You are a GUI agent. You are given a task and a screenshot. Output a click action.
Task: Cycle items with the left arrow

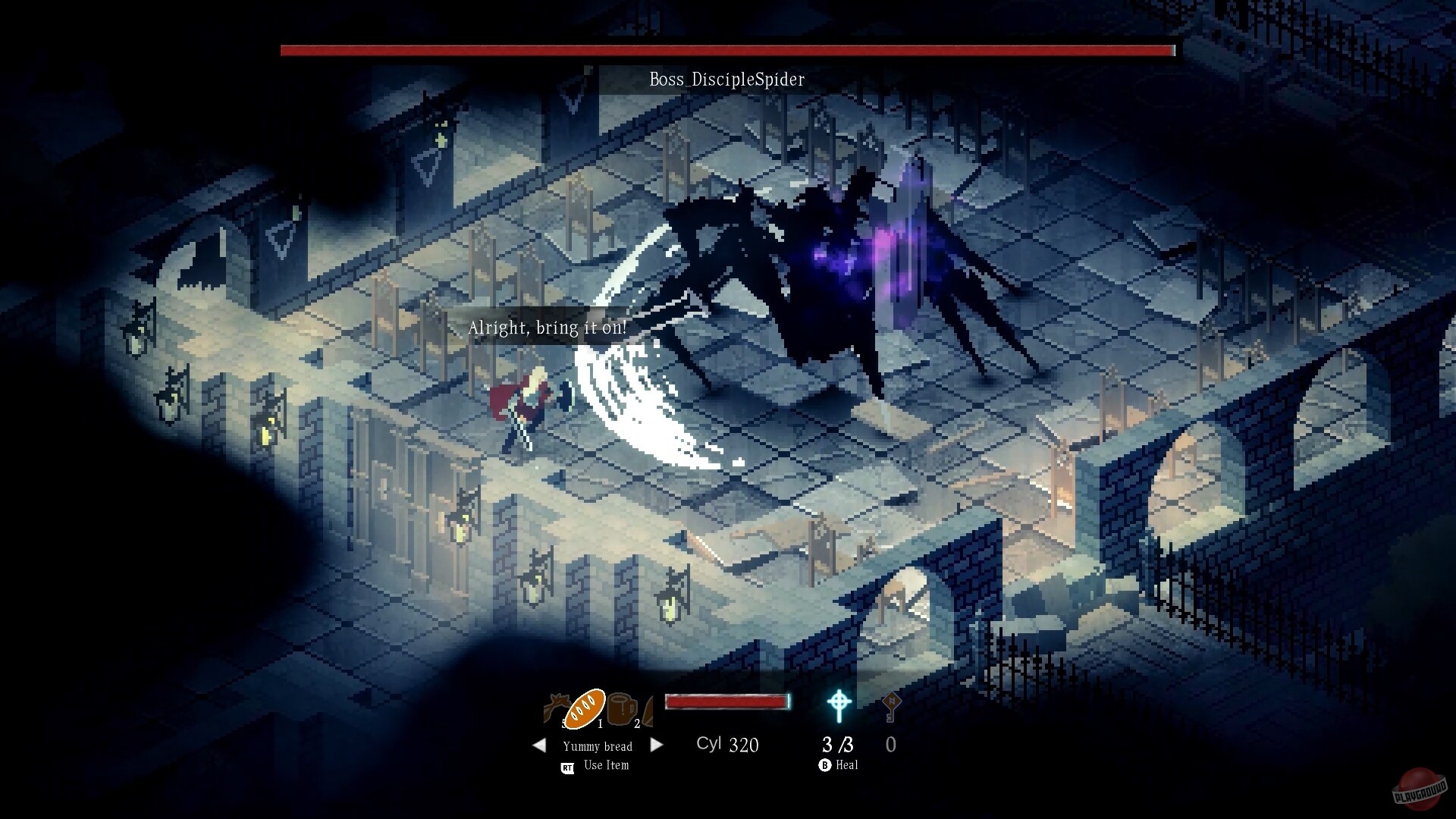(540, 745)
